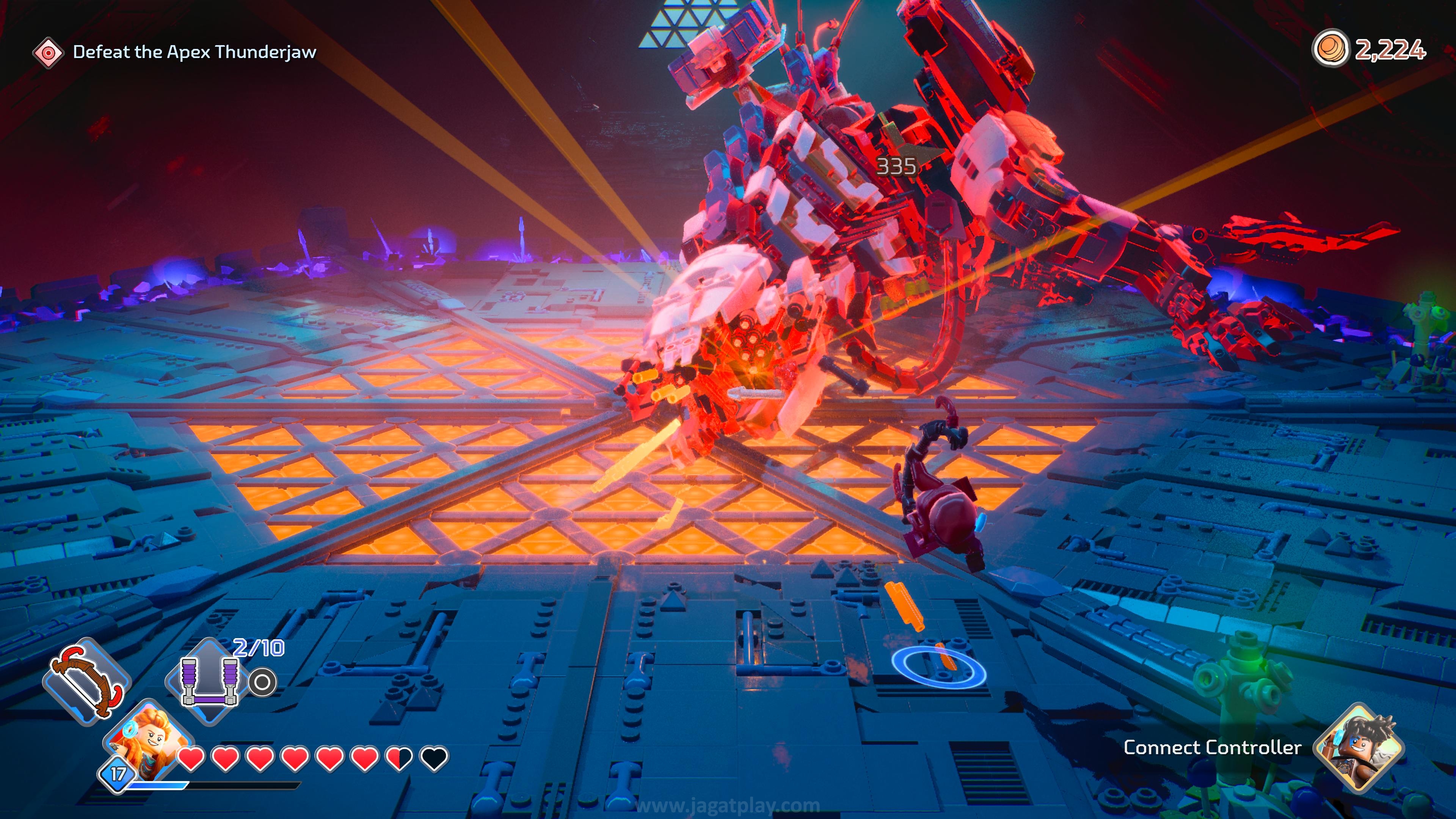Open the Defeat the Apex Thunderjaw objective
Image resolution: width=1456 pixels, height=819 pixels.
click(194, 52)
